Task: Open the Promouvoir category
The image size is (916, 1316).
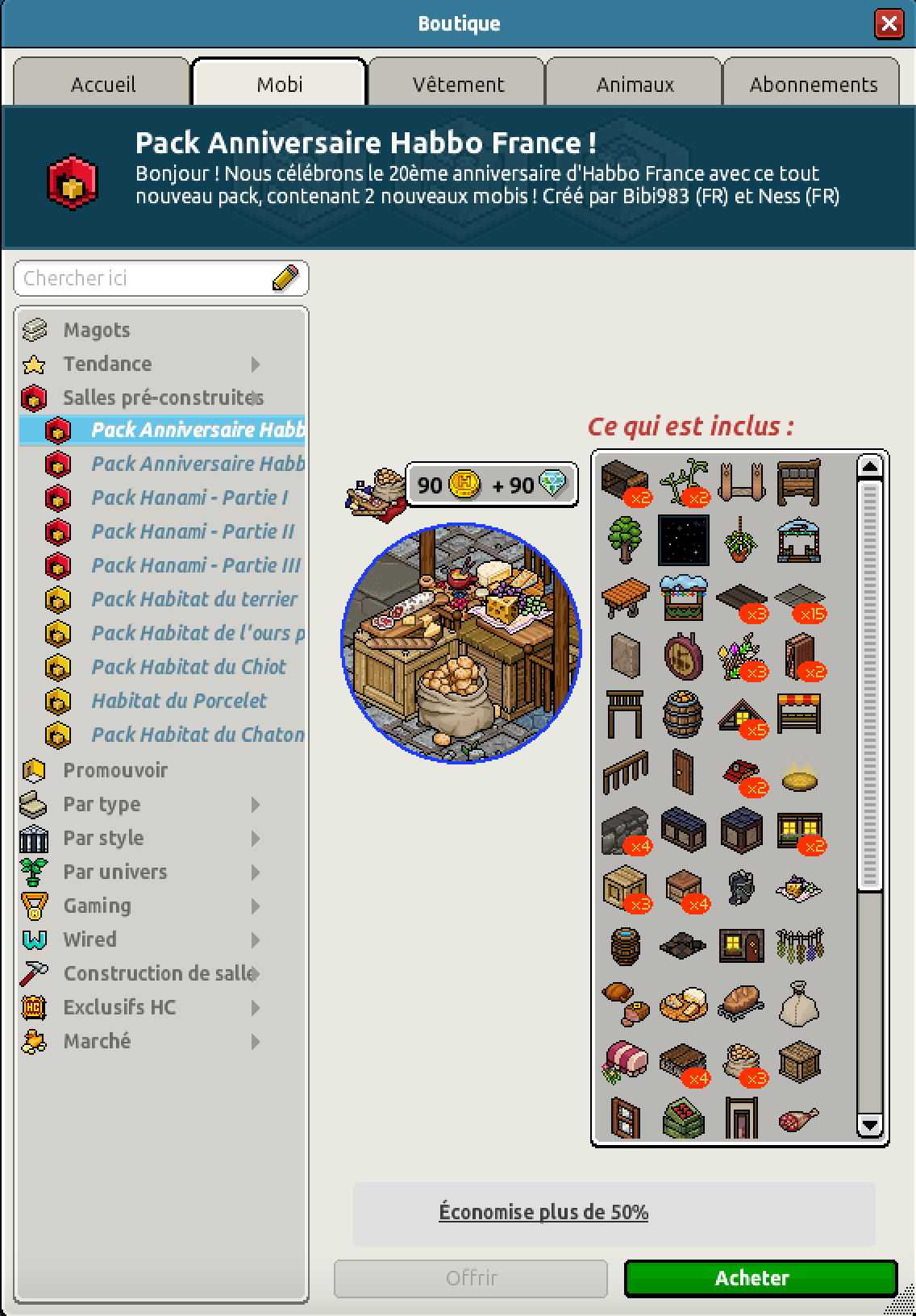Action: click(115, 770)
